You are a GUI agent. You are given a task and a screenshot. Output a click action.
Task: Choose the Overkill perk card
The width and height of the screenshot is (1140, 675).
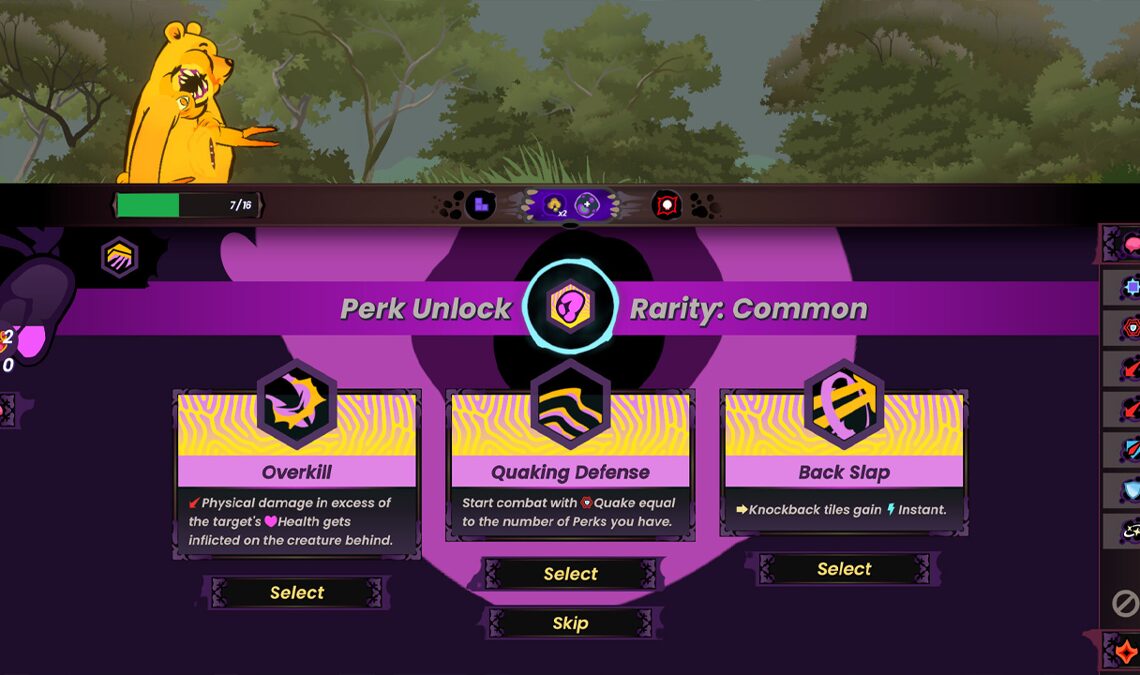(x=297, y=472)
